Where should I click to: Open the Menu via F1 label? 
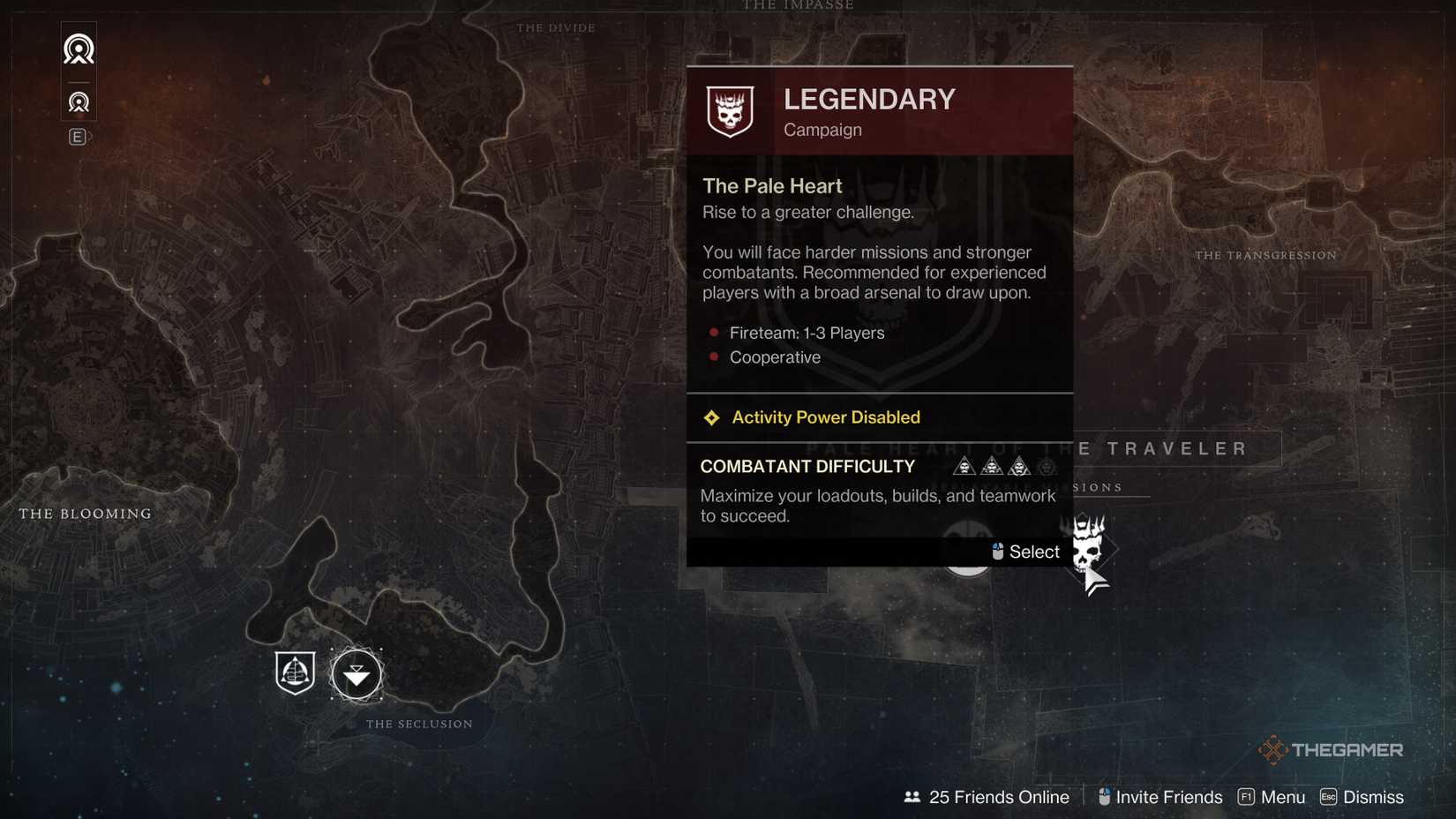coord(1271,797)
